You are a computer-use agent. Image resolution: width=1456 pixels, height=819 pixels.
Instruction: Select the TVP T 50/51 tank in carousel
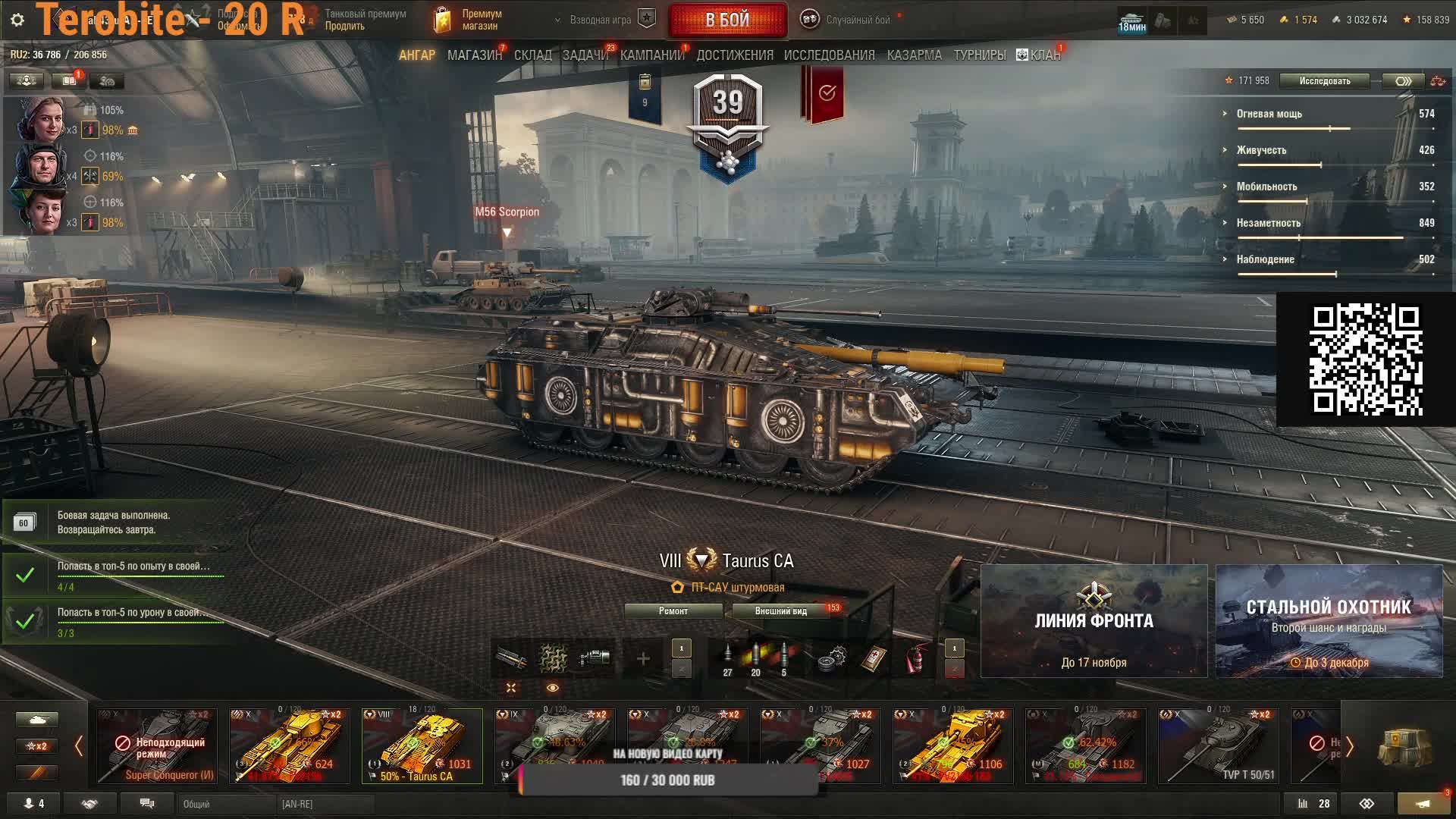click(x=1218, y=746)
